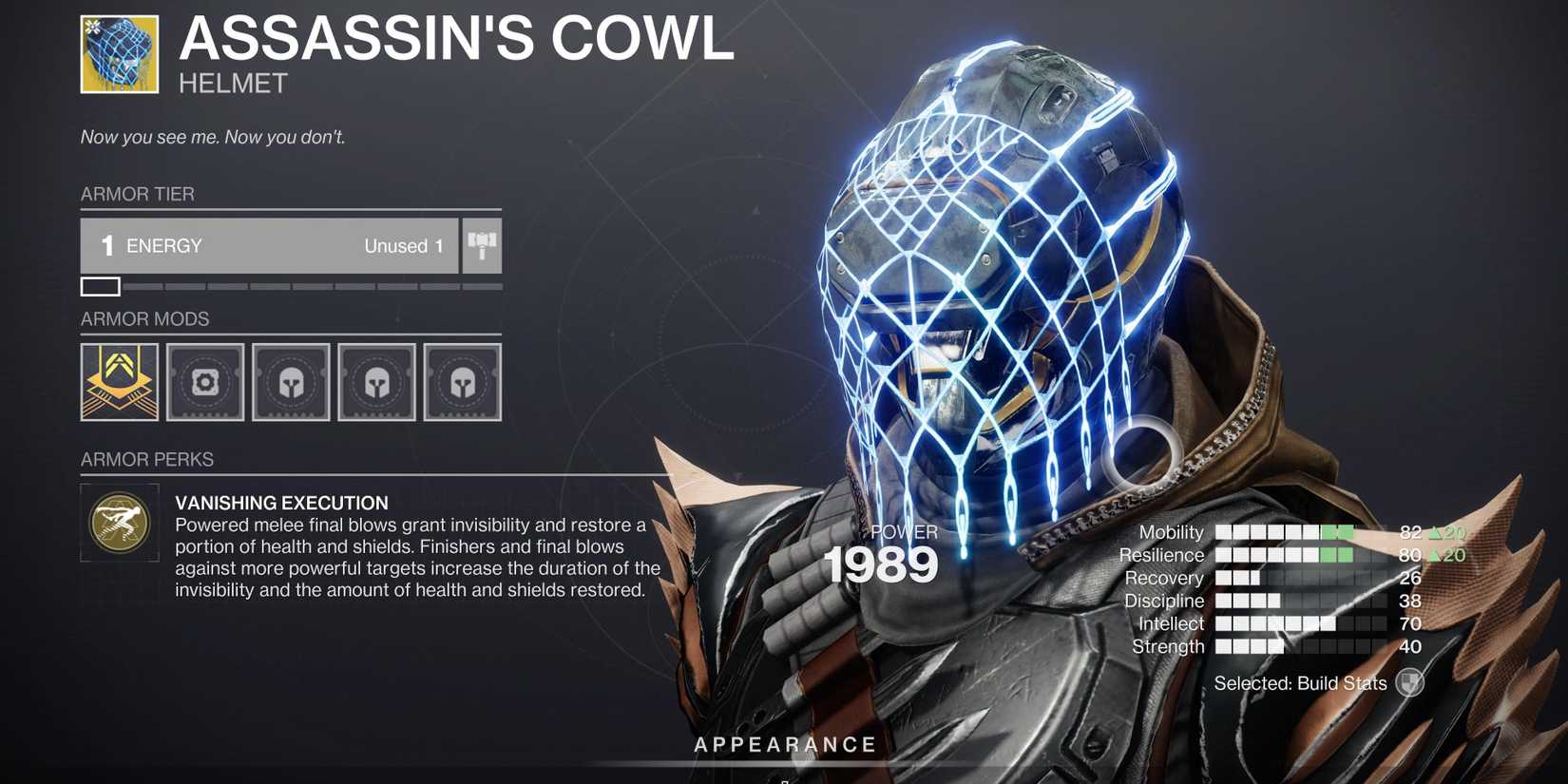
Task: Click the Build Stats shield icon
Action: tap(1409, 682)
